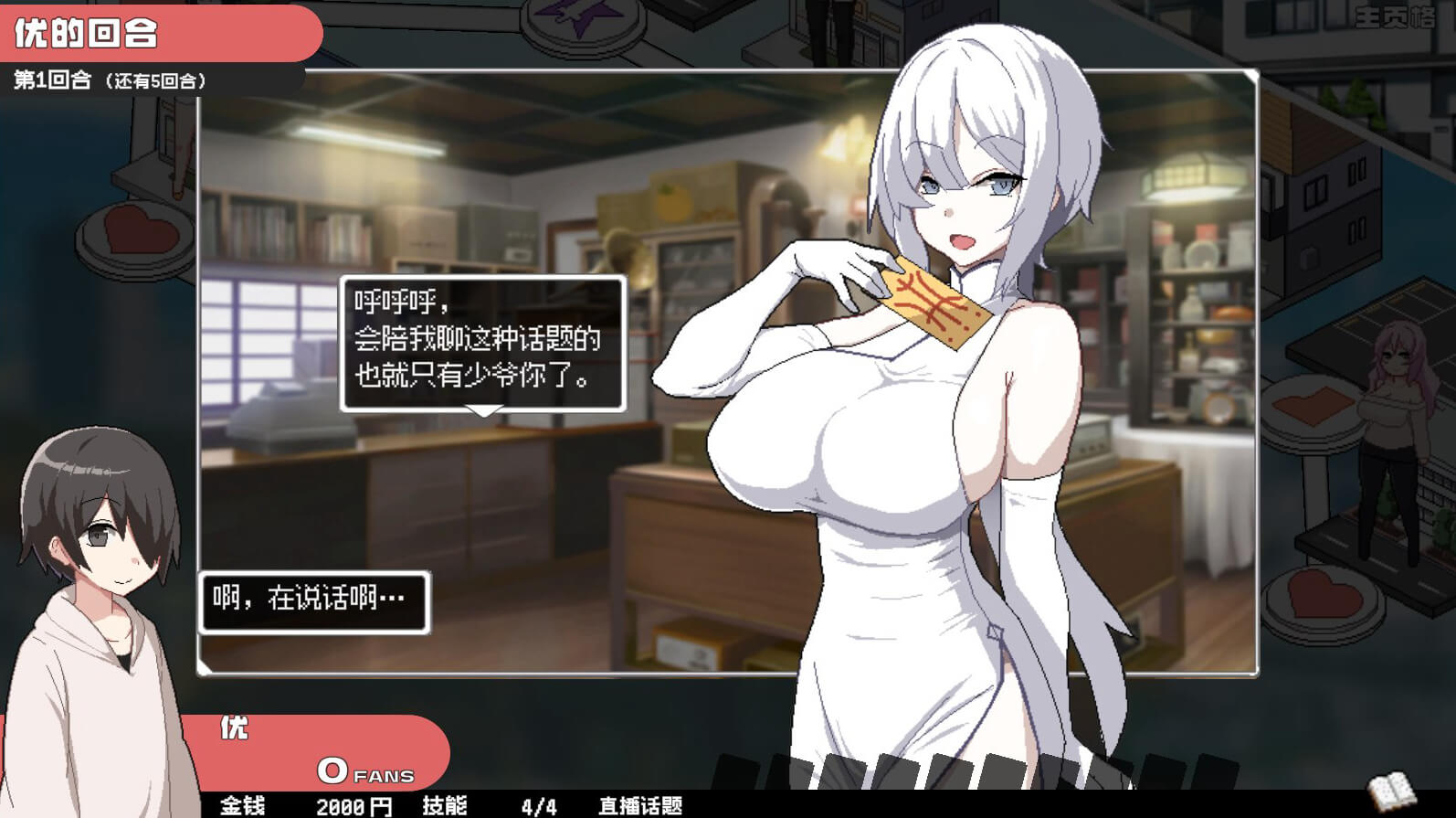This screenshot has height=818, width=1456.
Task: Click Yuu's reply box to continue
Action: click(313, 601)
